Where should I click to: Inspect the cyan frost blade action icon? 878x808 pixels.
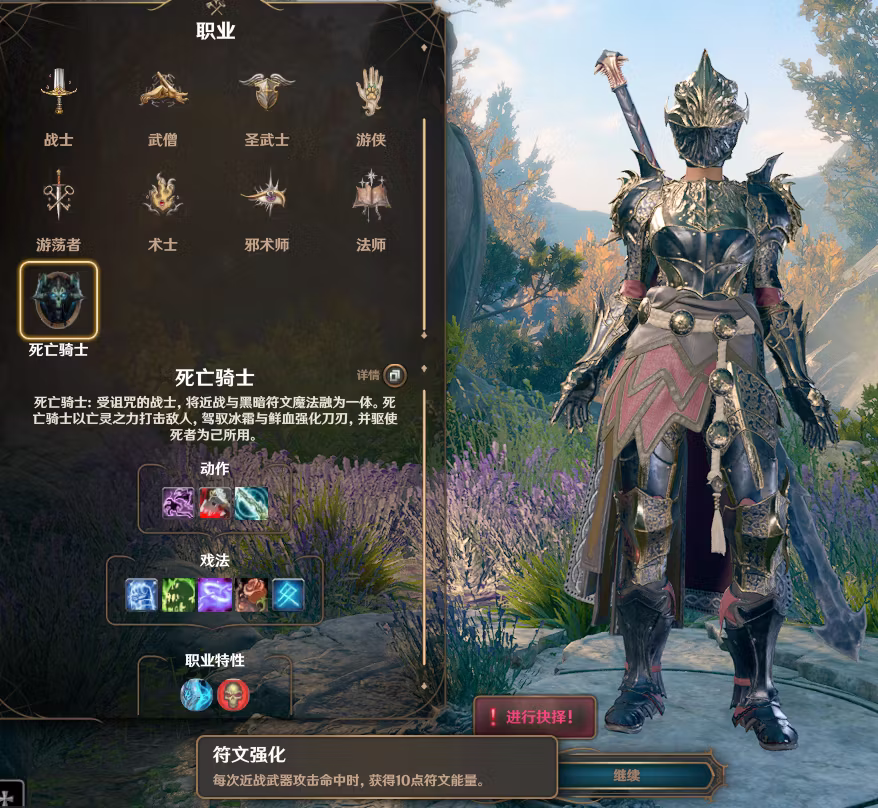click(x=251, y=502)
